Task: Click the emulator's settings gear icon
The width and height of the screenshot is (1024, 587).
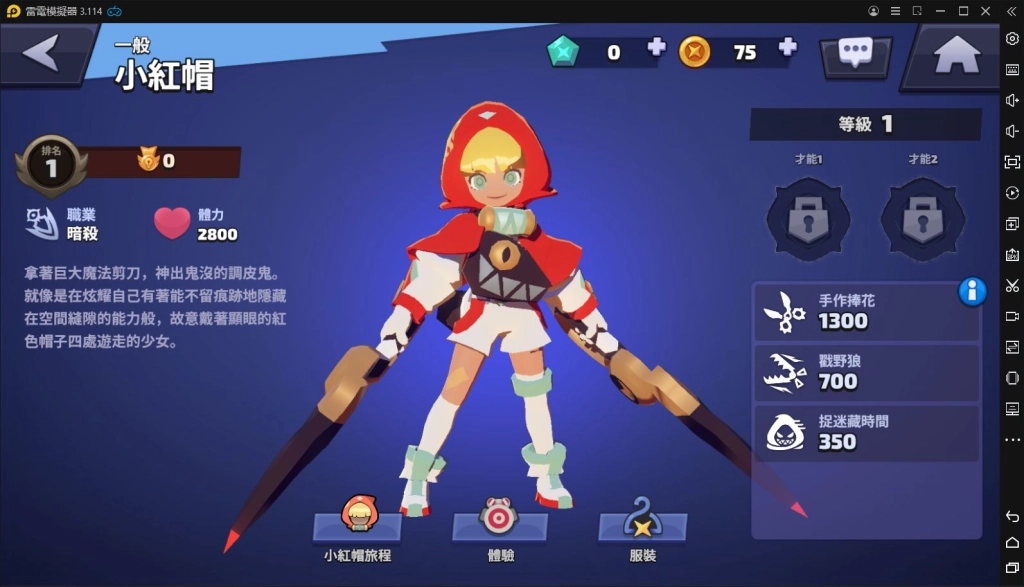Action: coord(1012,38)
